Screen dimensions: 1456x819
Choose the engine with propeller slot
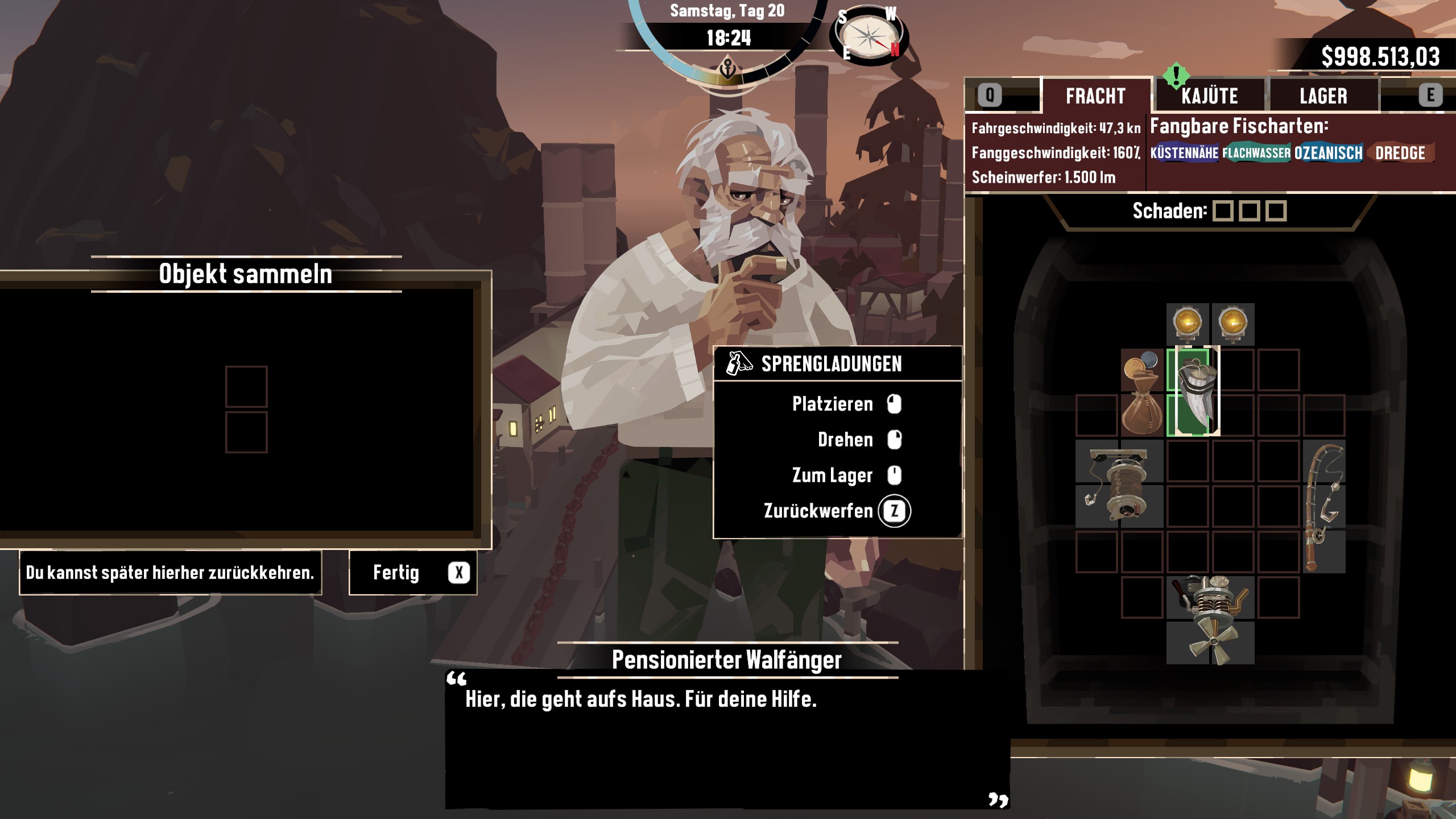pos(1210,620)
